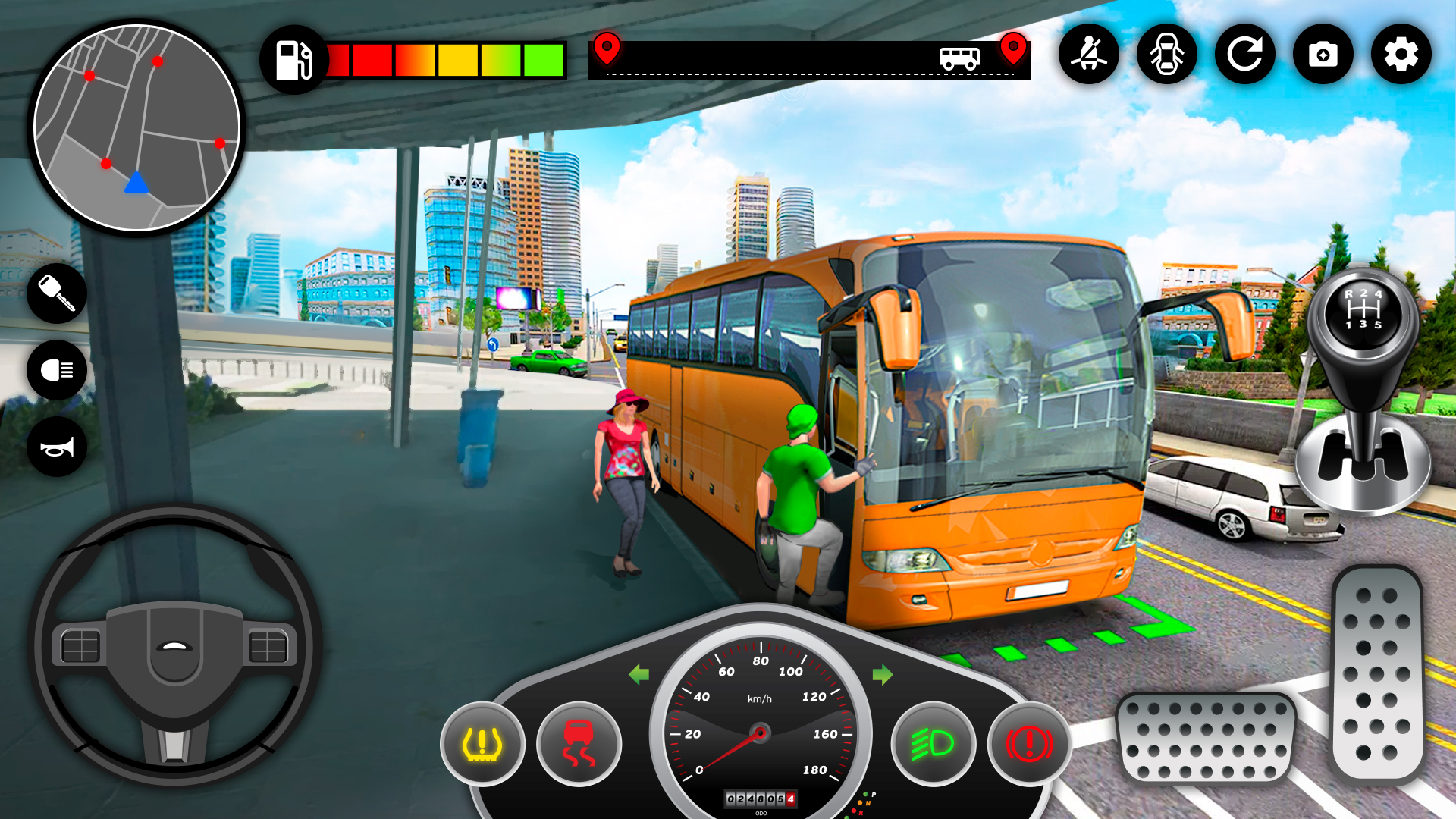Tap the tall accelerator pedal
Viewport: 1456px width, 819px height.
point(1377,675)
